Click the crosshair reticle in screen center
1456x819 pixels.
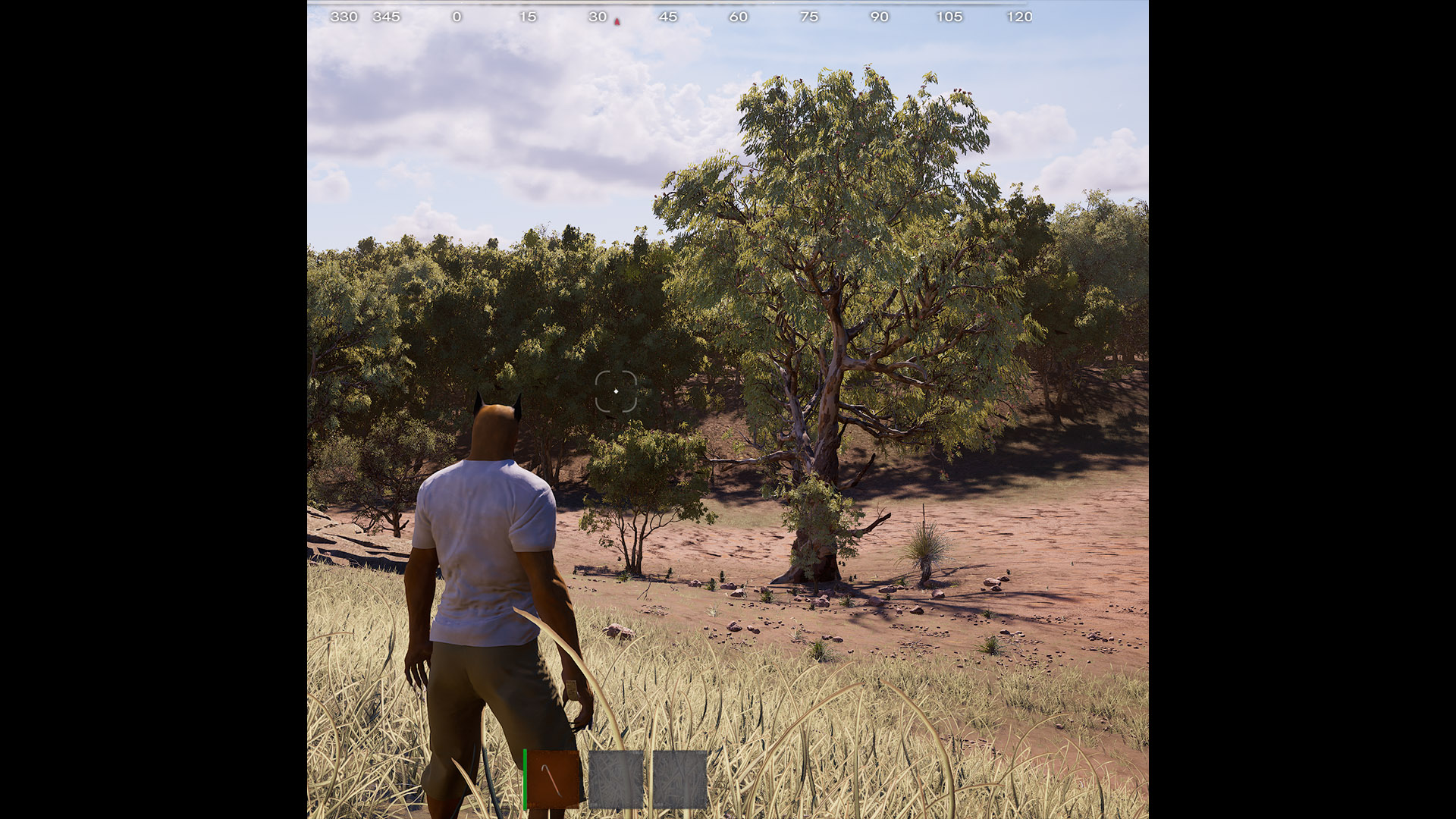(615, 390)
